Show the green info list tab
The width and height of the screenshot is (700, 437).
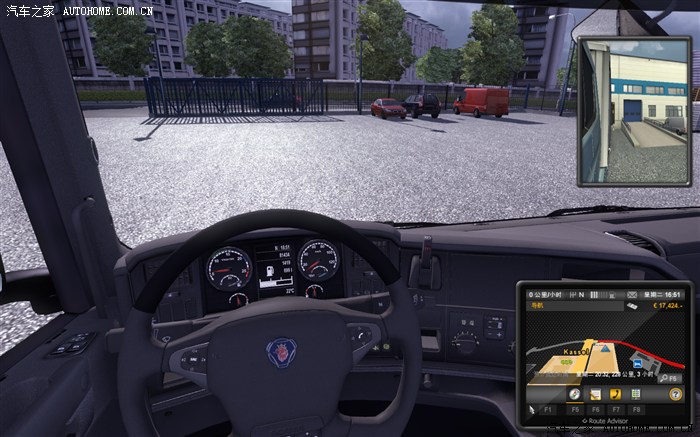[x=635, y=394]
